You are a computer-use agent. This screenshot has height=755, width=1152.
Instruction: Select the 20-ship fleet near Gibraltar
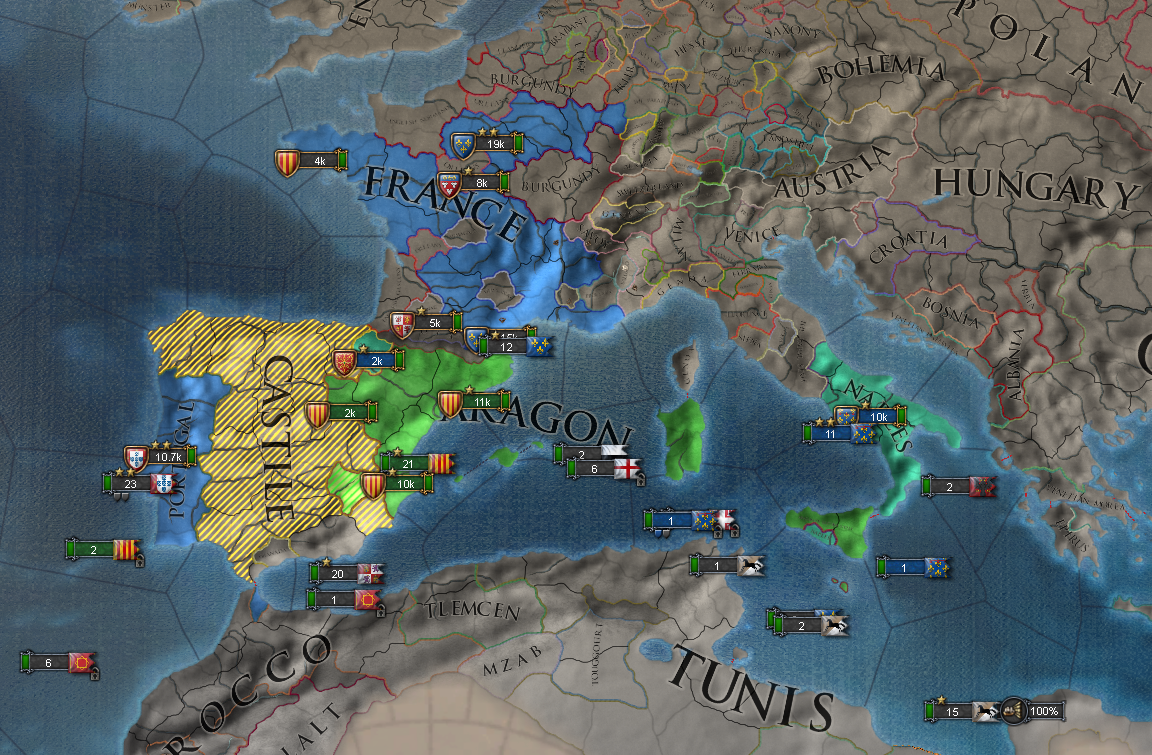point(338,573)
